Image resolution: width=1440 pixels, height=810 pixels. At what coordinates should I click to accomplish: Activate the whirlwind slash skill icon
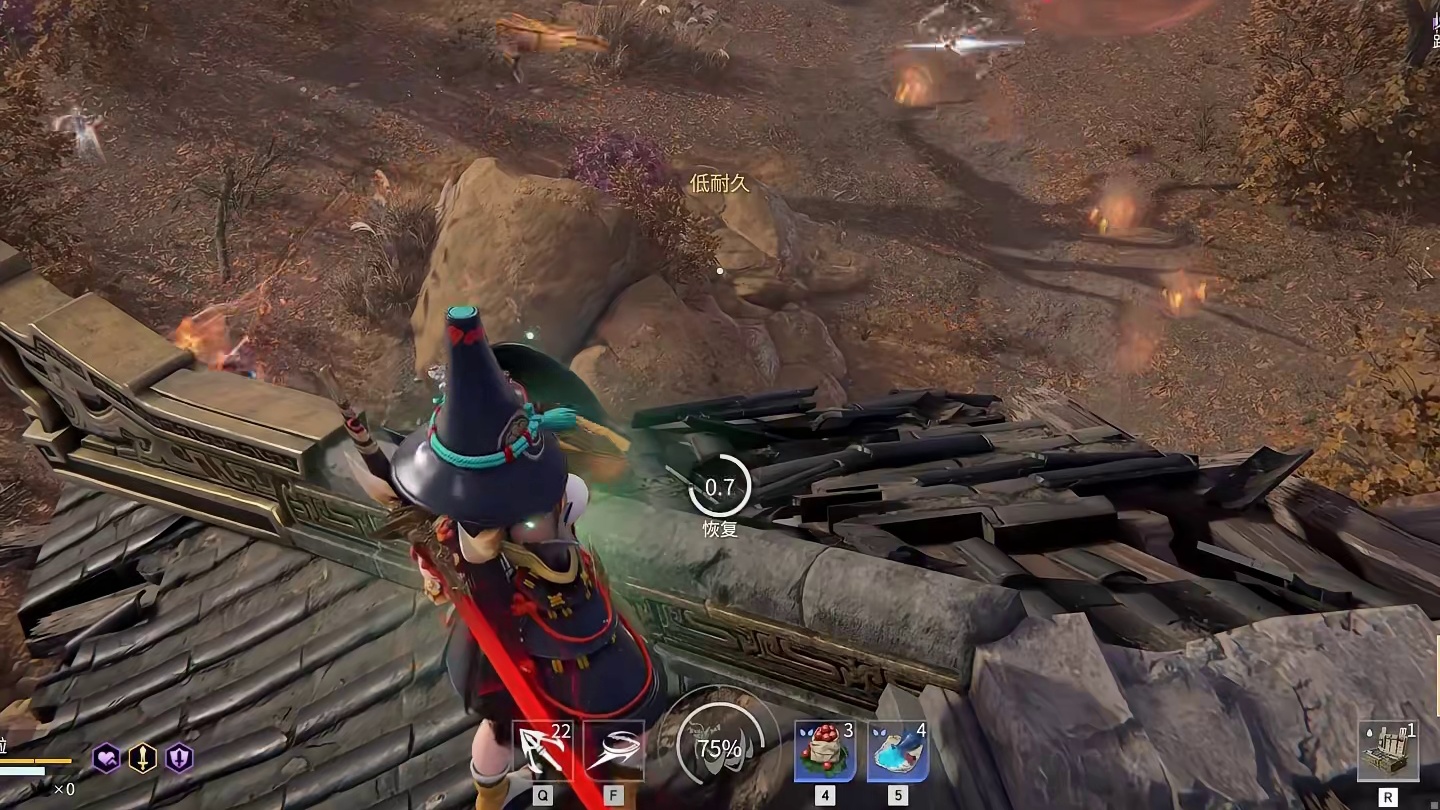click(613, 750)
